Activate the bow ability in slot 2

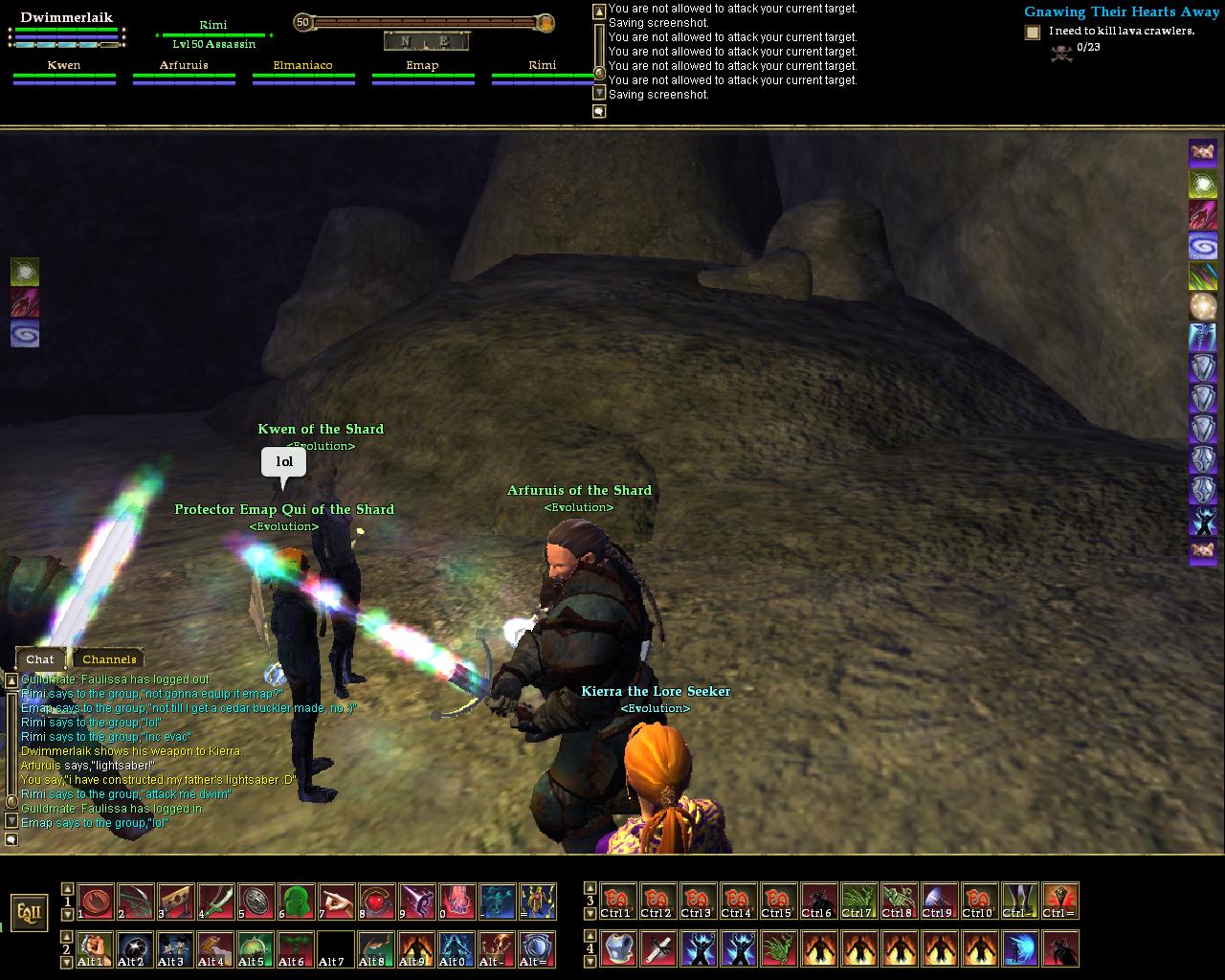pyautogui.click(x=135, y=902)
